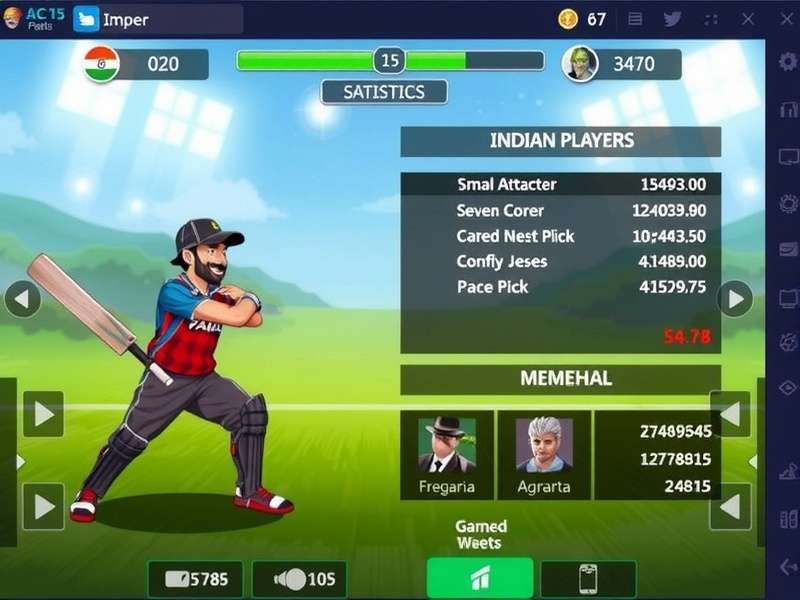Select the Smal Attacter player row

560,184
